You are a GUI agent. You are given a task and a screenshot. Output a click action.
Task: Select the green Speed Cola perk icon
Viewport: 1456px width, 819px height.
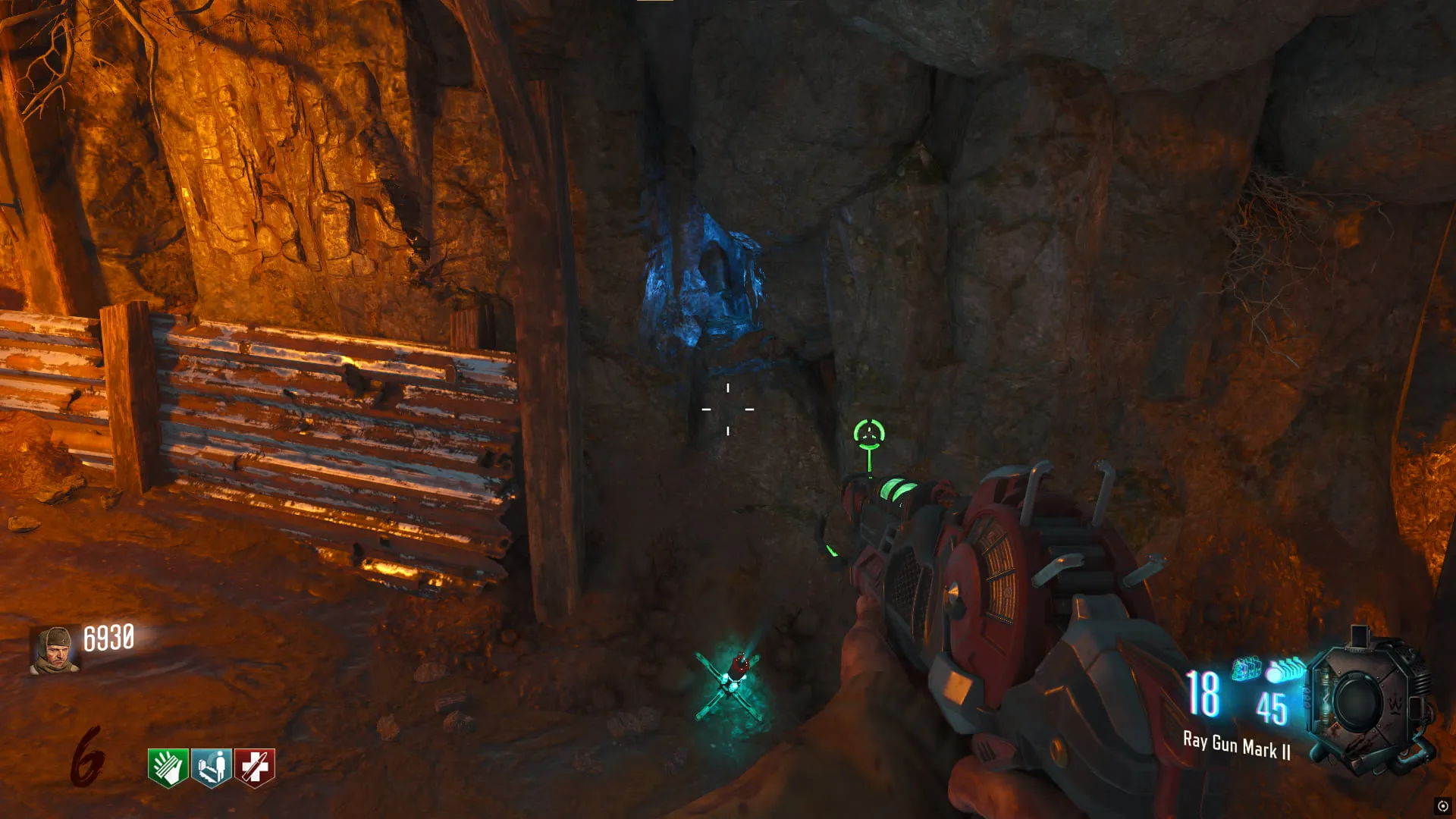click(168, 767)
